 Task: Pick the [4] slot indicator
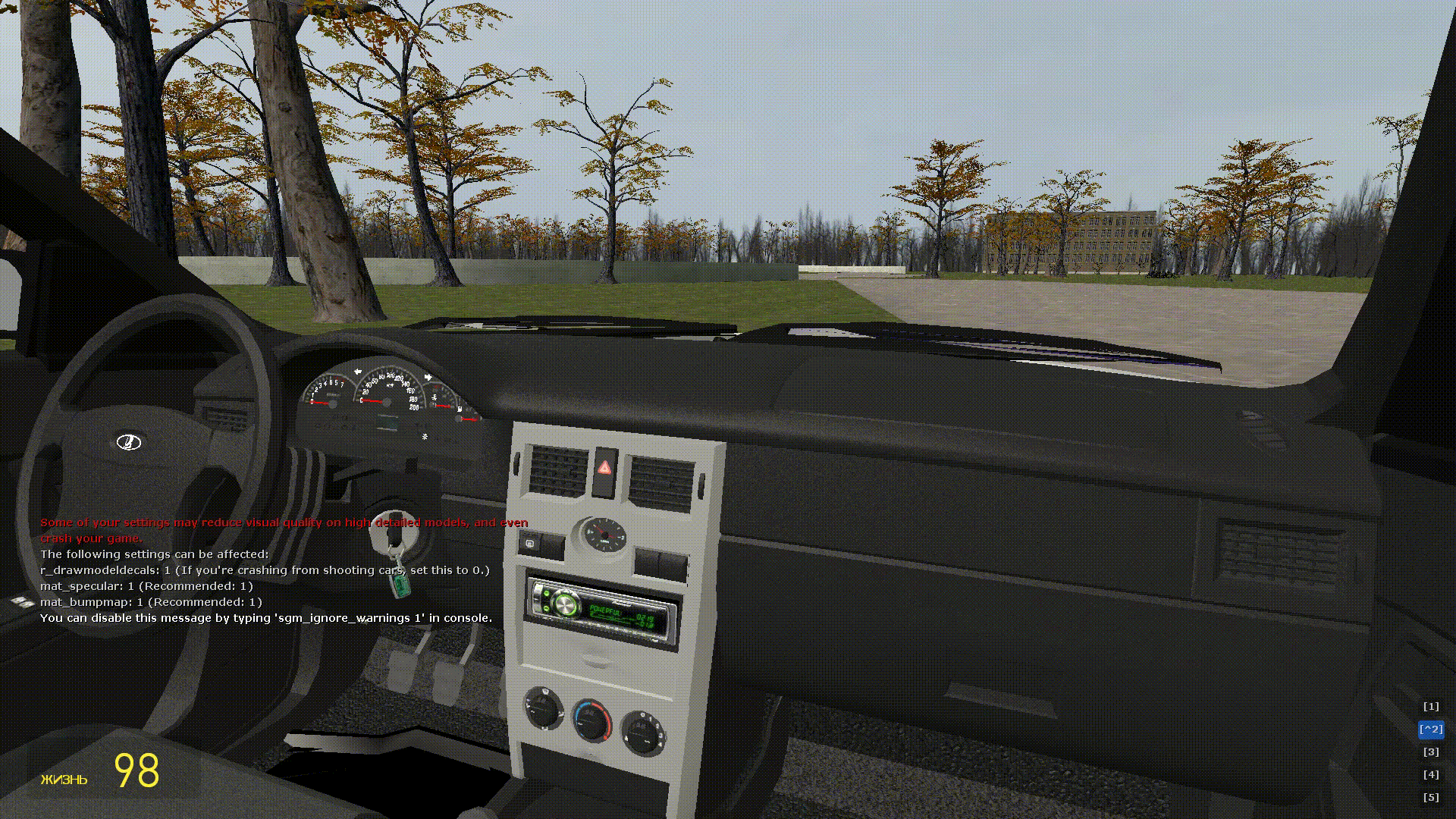1430,775
